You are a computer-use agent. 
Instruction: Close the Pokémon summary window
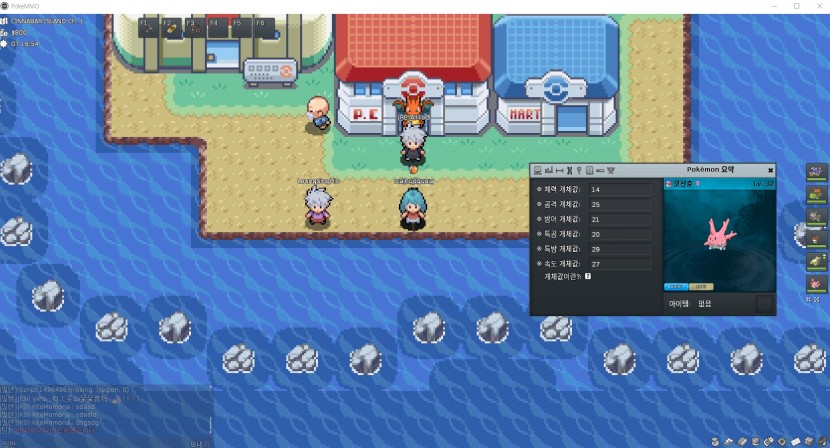tap(770, 171)
